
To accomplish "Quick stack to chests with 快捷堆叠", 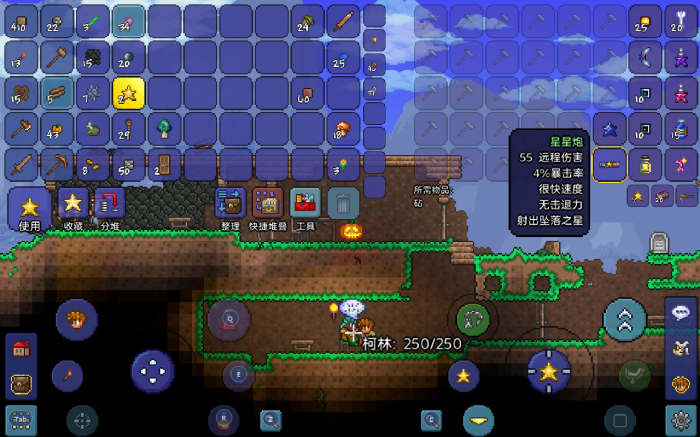I will click(x=266, y=204).
